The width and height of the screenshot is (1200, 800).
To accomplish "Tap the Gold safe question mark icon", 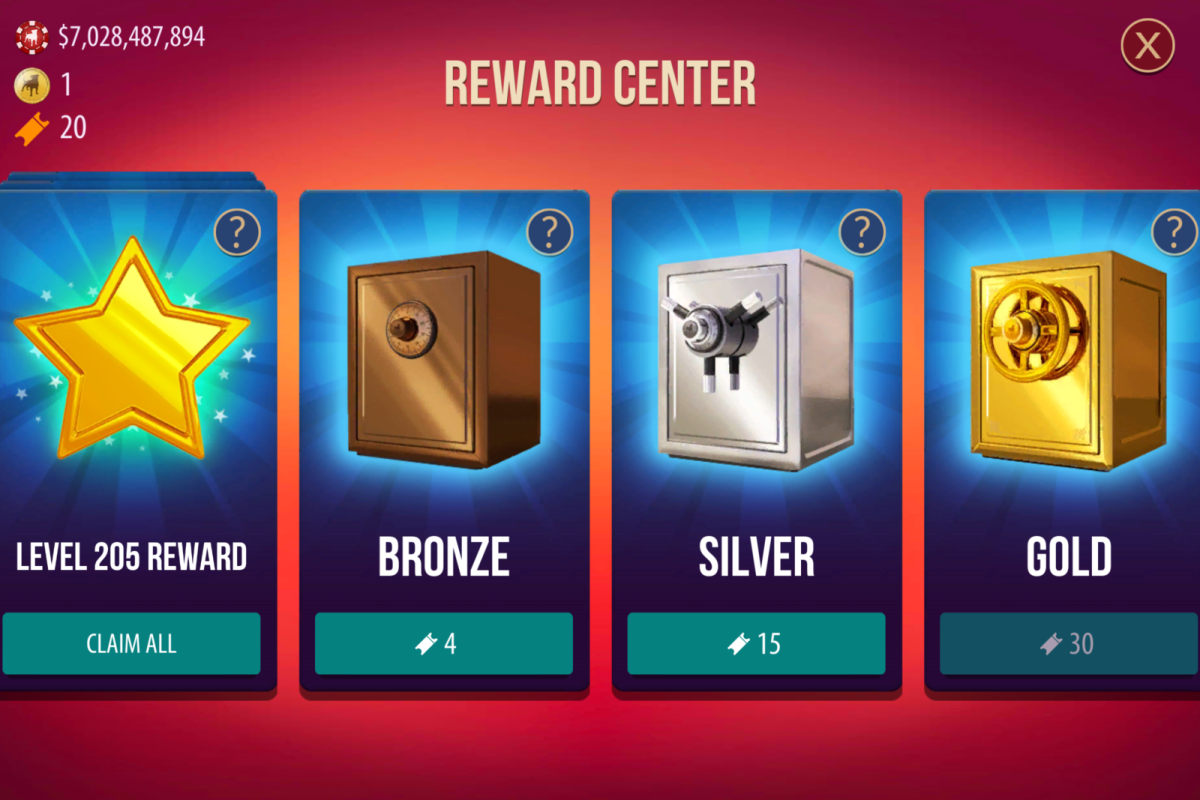I will tap(1174, 233).
